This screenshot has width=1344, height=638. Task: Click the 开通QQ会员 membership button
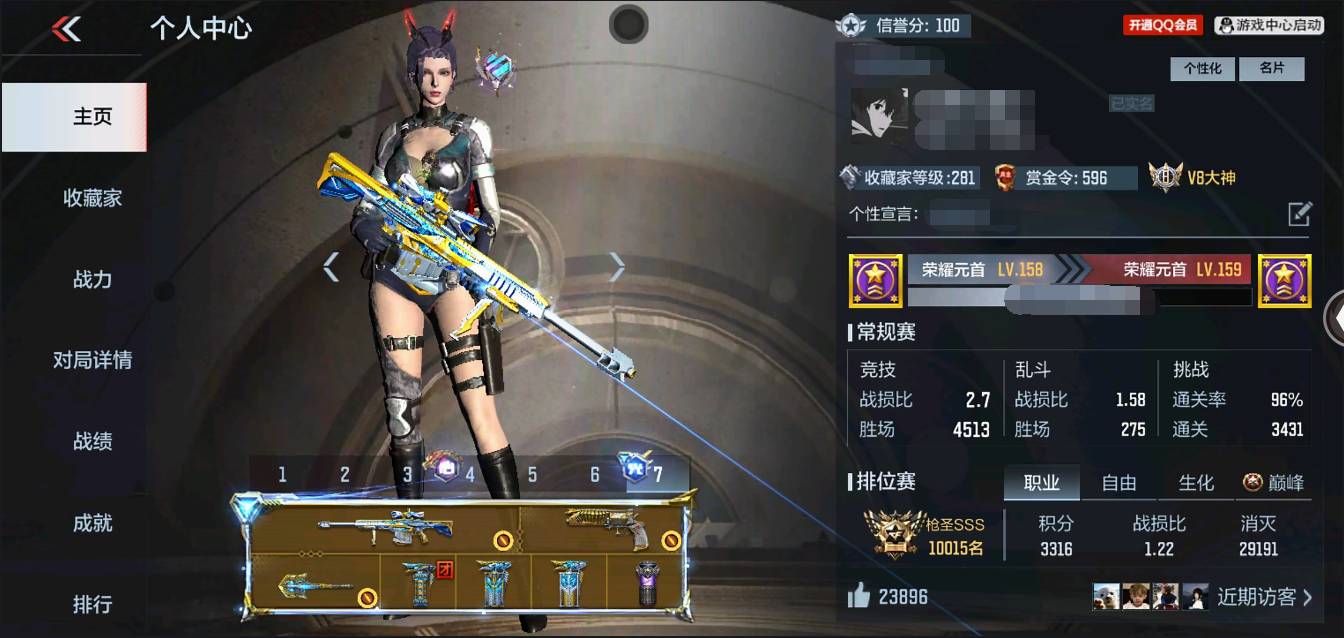1163,26
